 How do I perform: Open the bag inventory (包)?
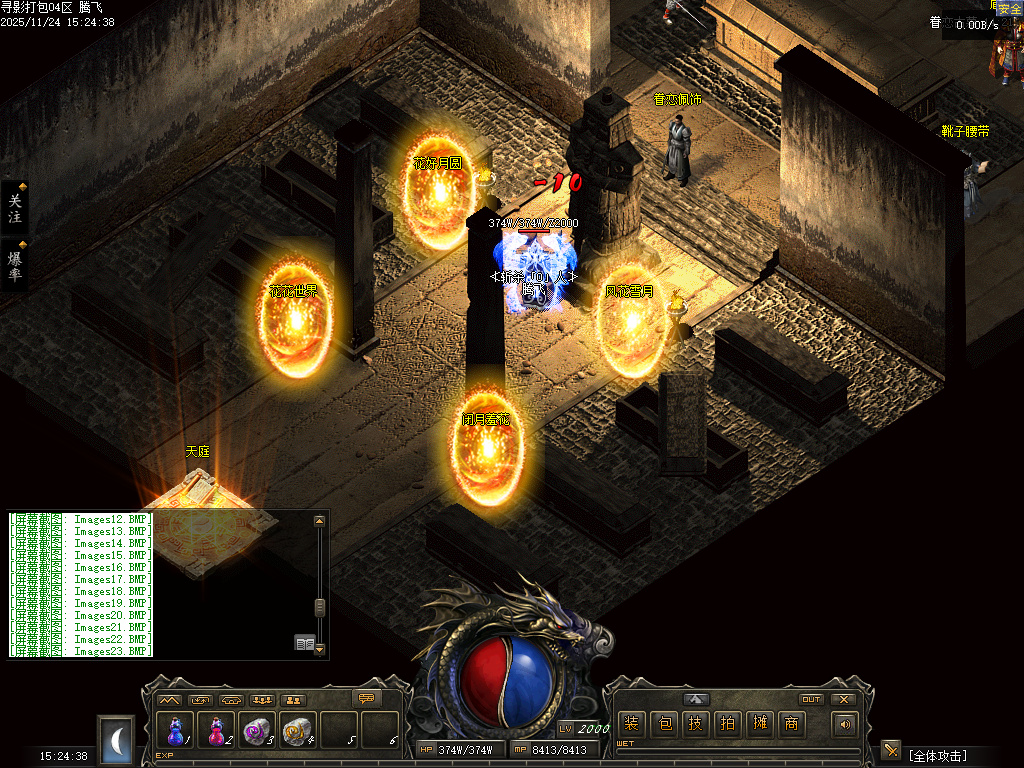[x=663, y=724]
